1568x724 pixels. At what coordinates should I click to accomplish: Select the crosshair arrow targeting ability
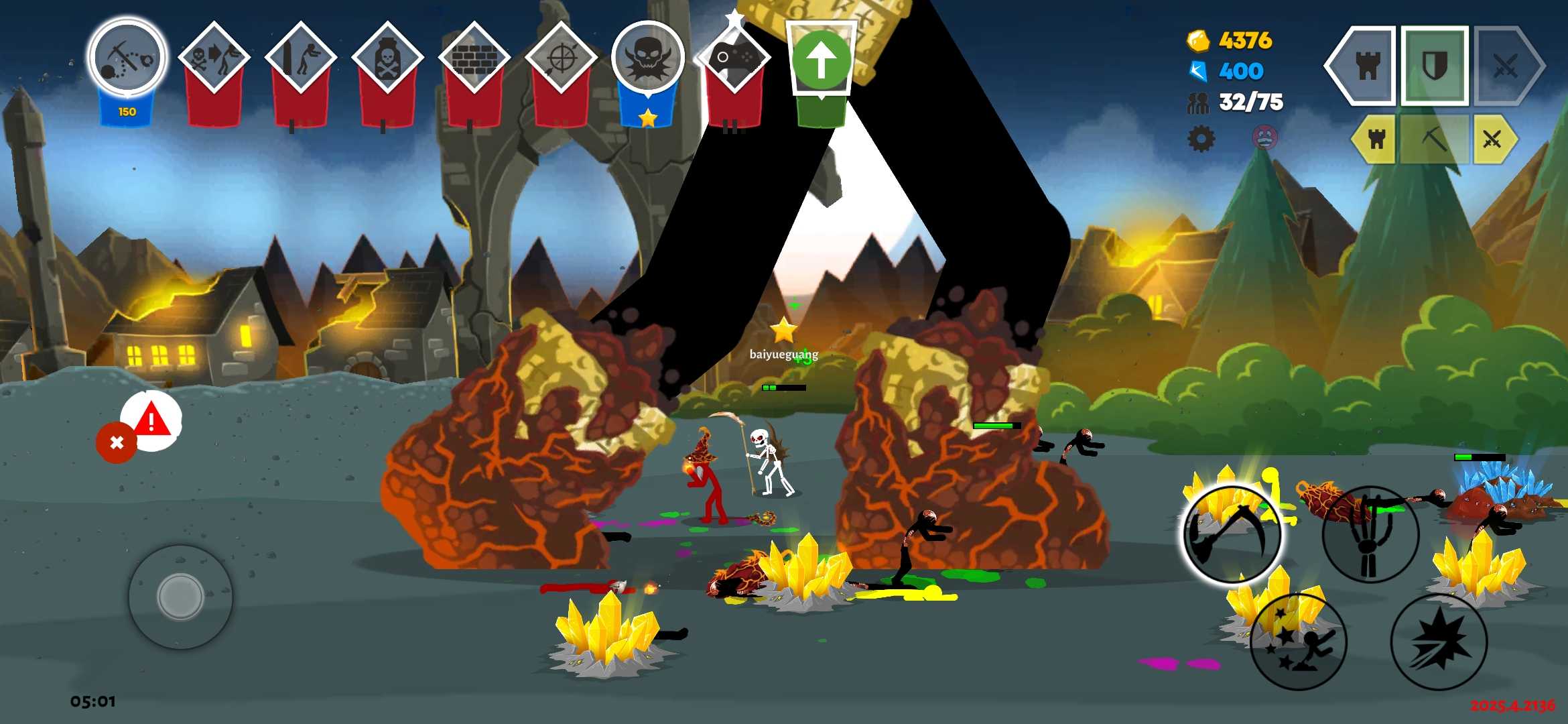(x=561, y=58)
